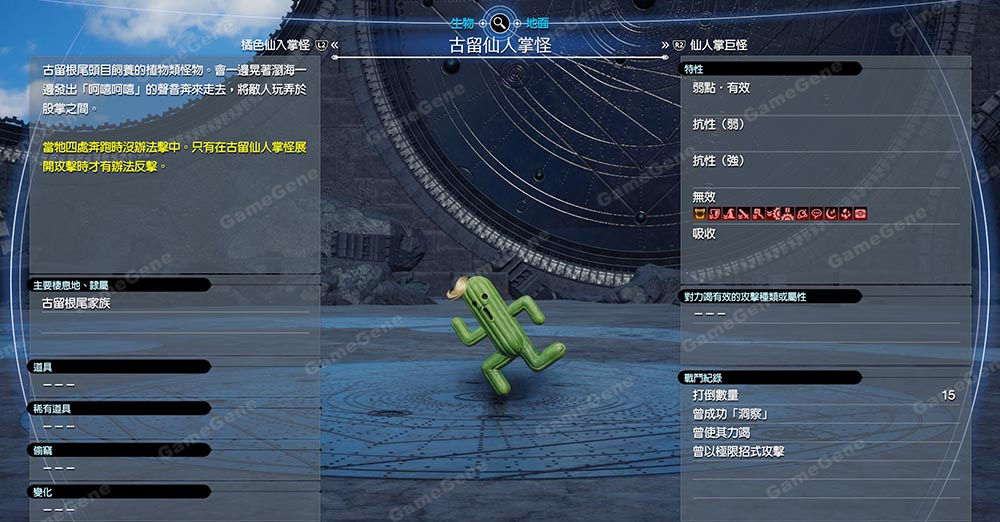Go to previous entry 橘色仙人掌怪
The width and height of the screenshot is (1000, 522).
point(276,45)
